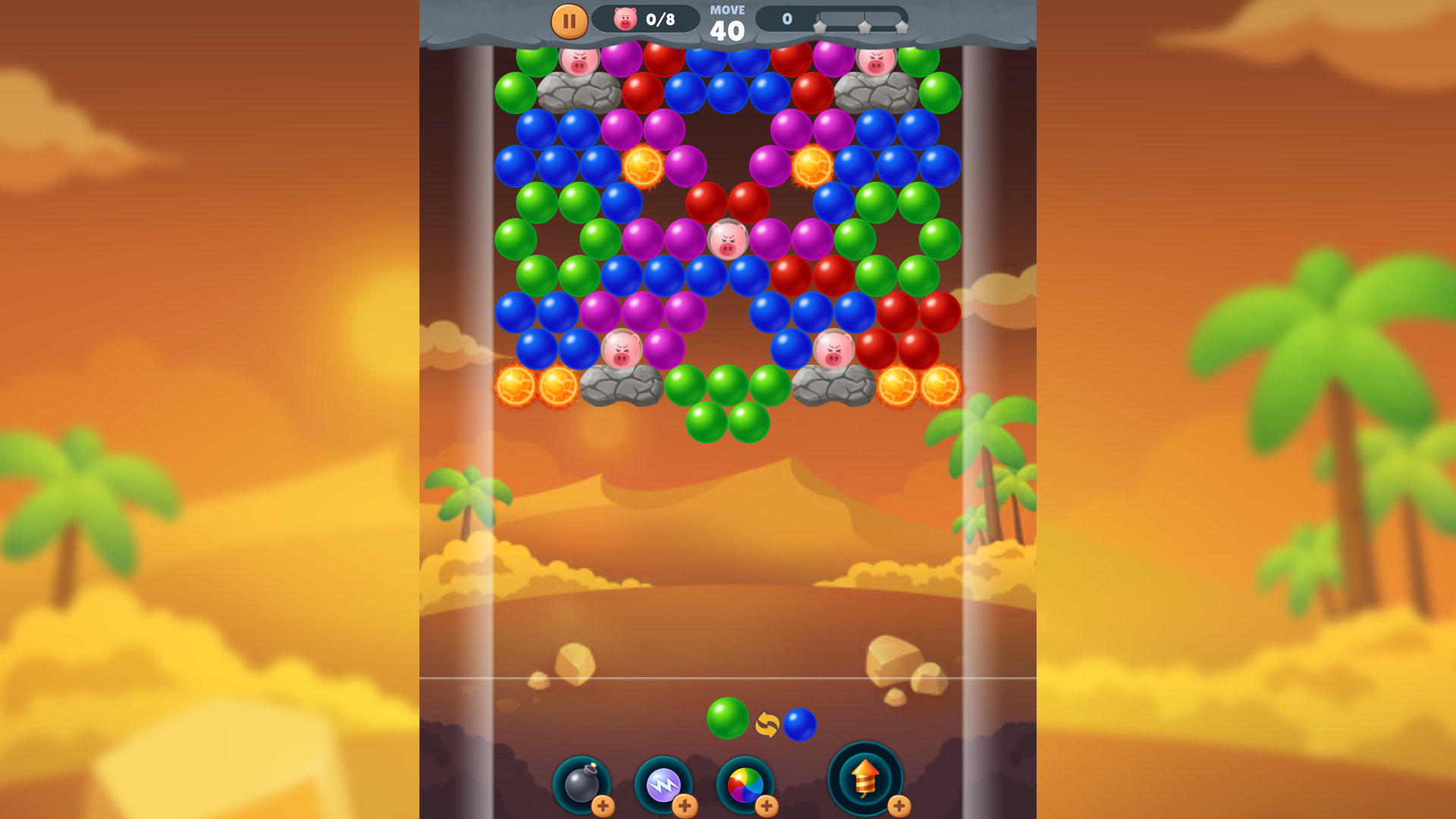This screenshot has width=1456, height=819.
Task: Click the pig counter icon
Action: coord(624,19)
